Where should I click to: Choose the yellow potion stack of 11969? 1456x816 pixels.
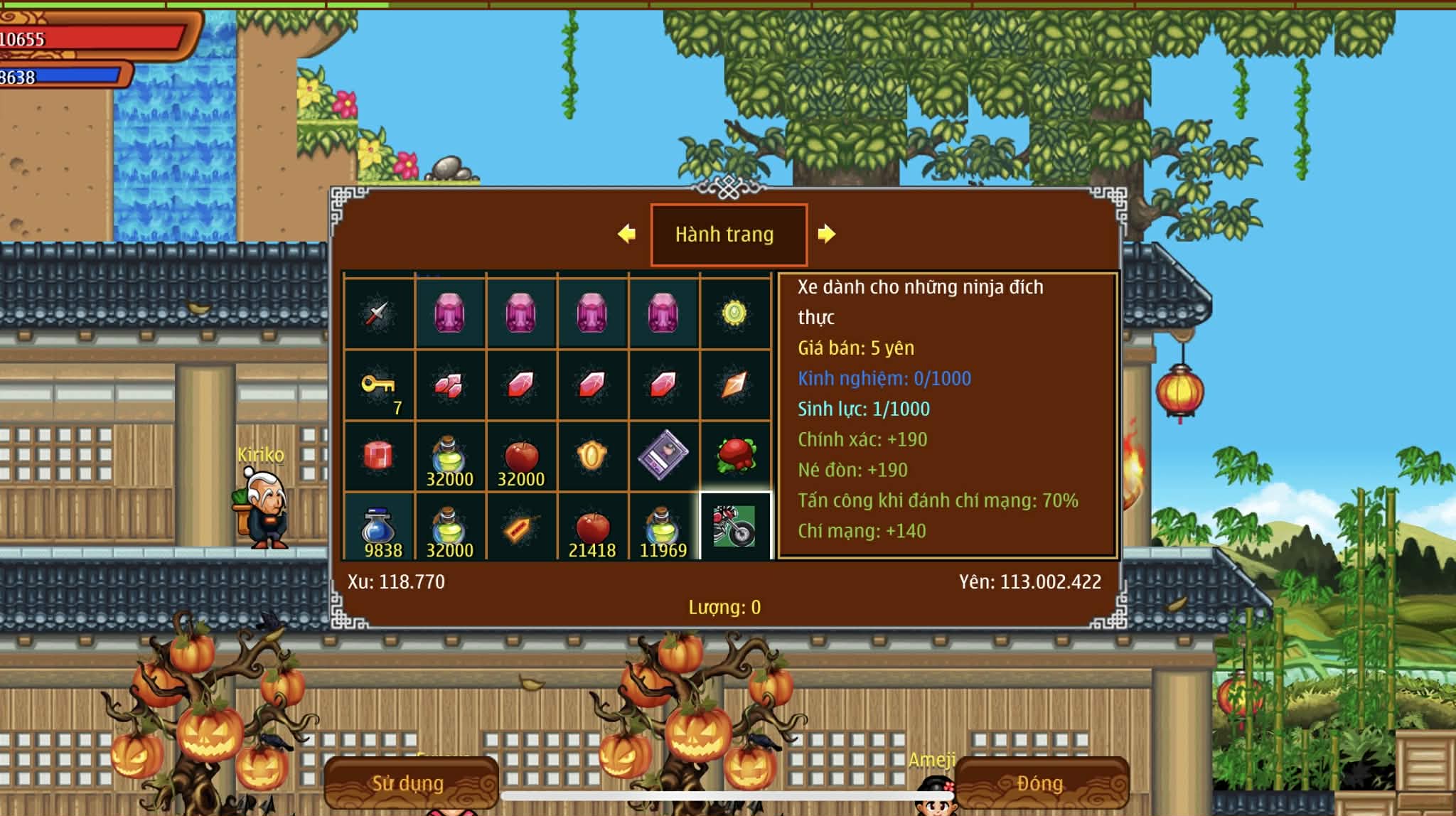[x=663, y=527]
